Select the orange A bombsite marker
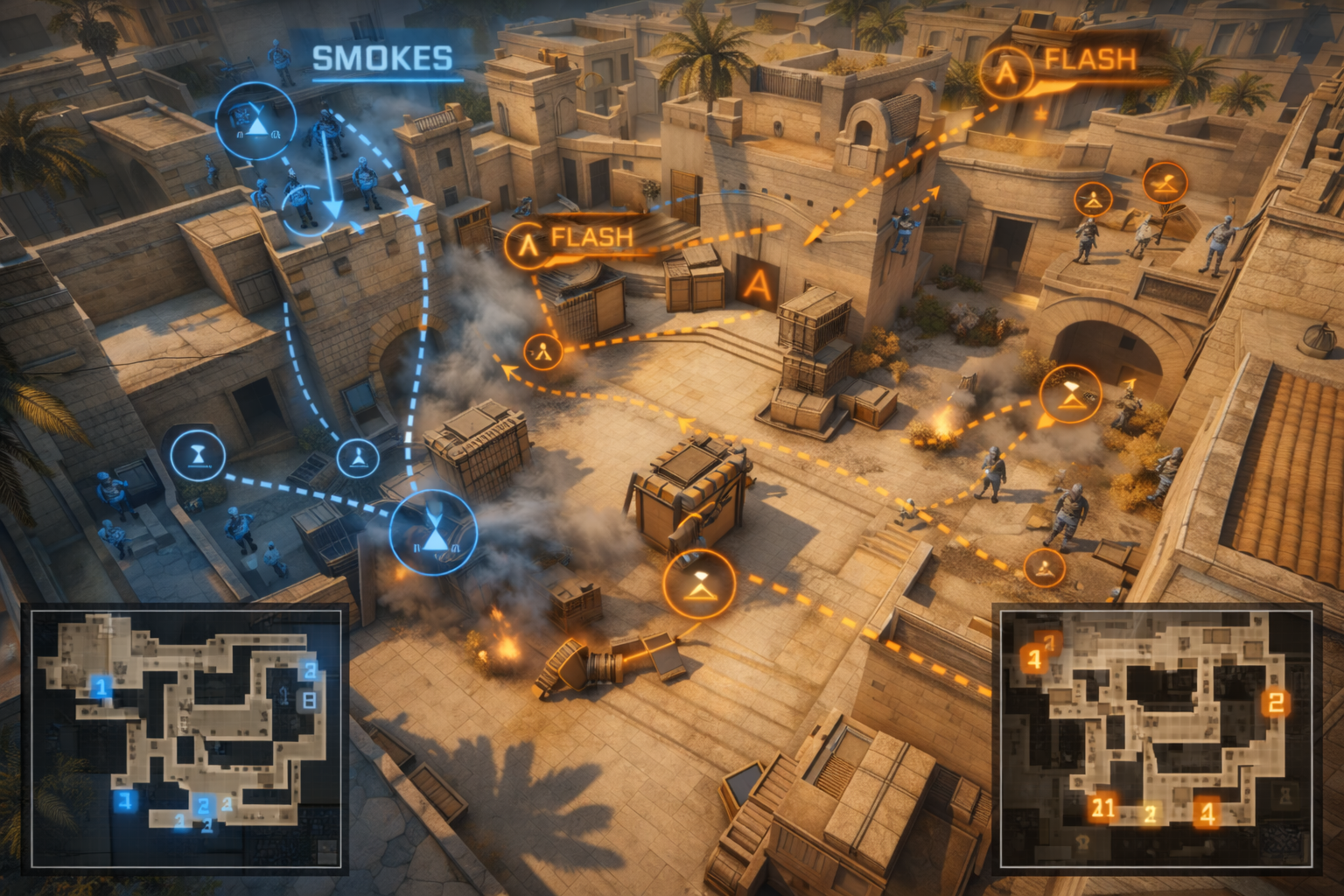 click(758, 285)
